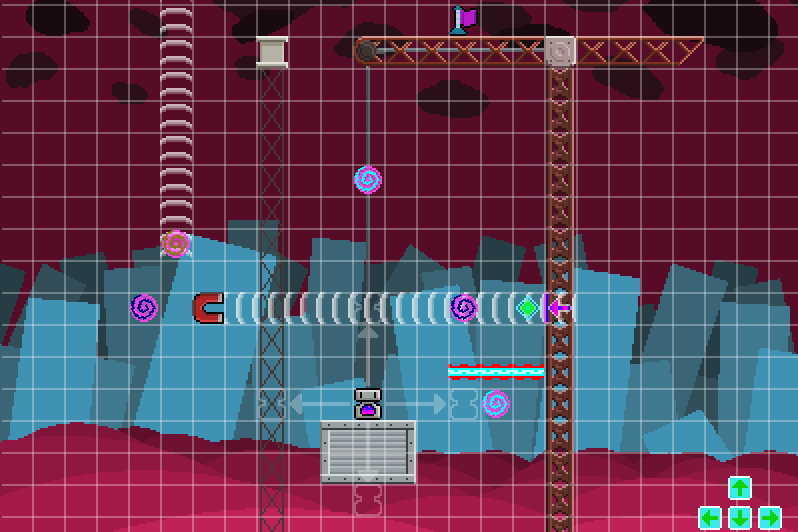Activate the green down arrow button
The height and width of the screenshot is (532, 798).
[739, 518]
